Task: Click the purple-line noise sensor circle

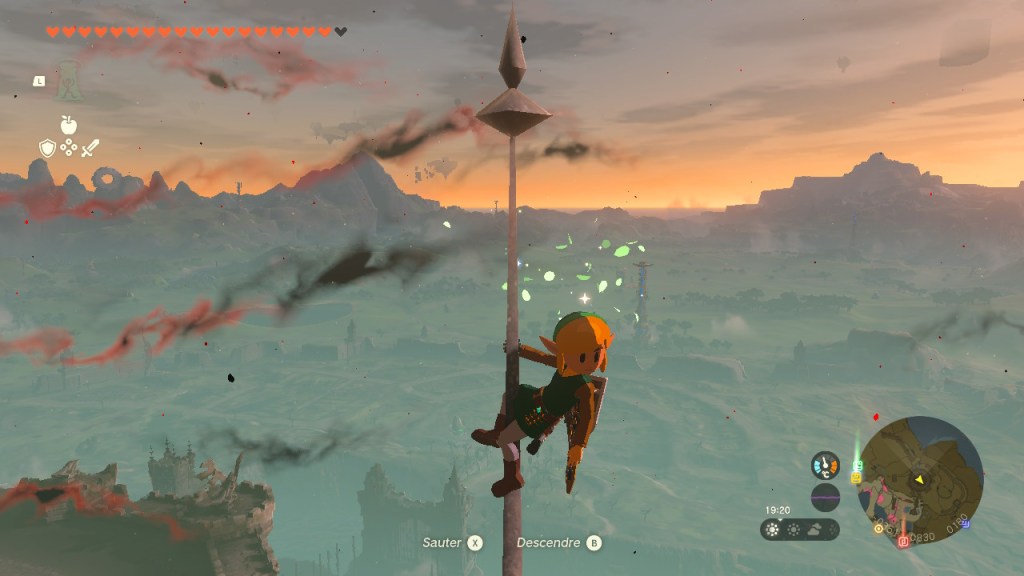Action: pos(825,497)
